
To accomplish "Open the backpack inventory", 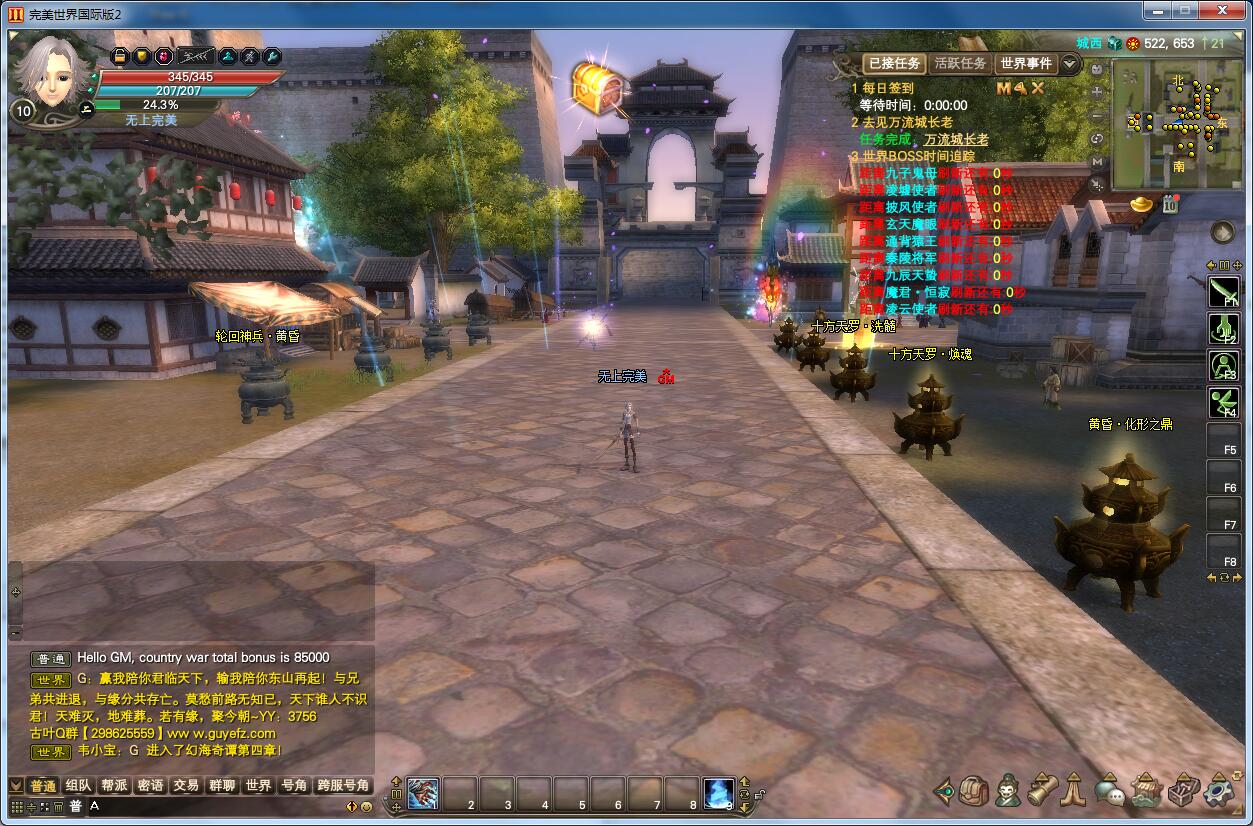I will (974, 792).
